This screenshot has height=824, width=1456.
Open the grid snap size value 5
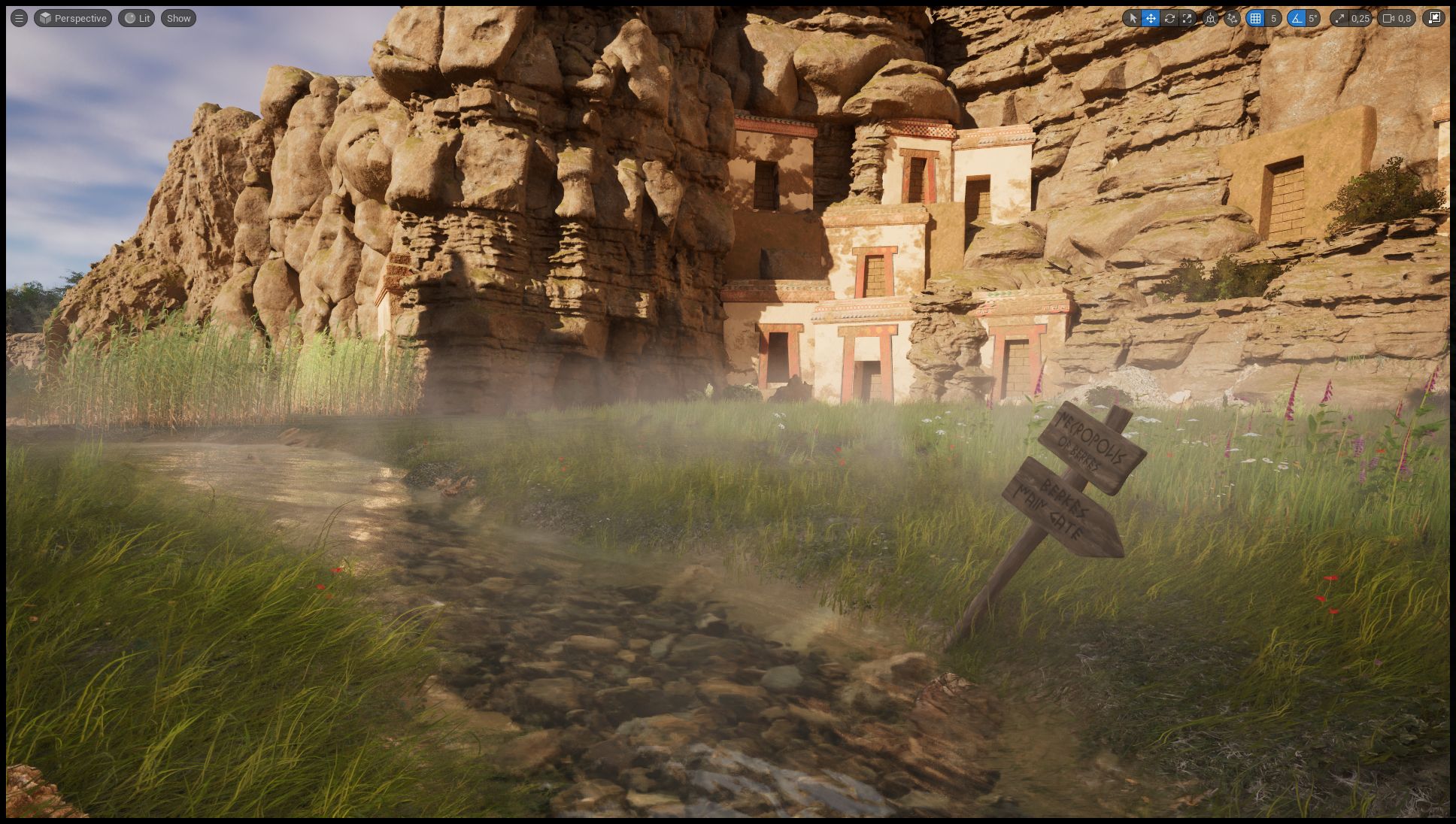tap(1273, 18)
